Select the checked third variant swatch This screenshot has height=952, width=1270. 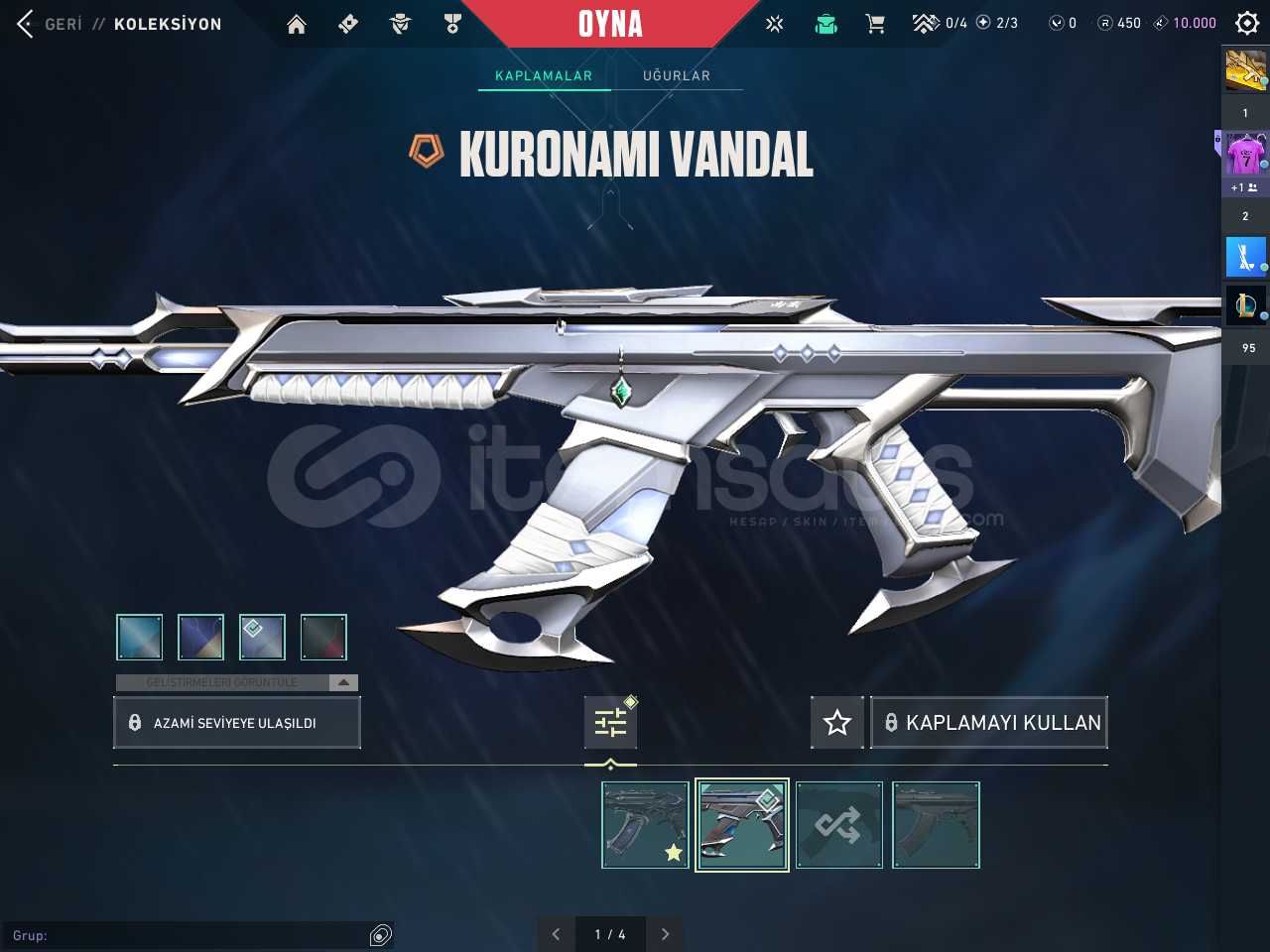click(262, 637)
